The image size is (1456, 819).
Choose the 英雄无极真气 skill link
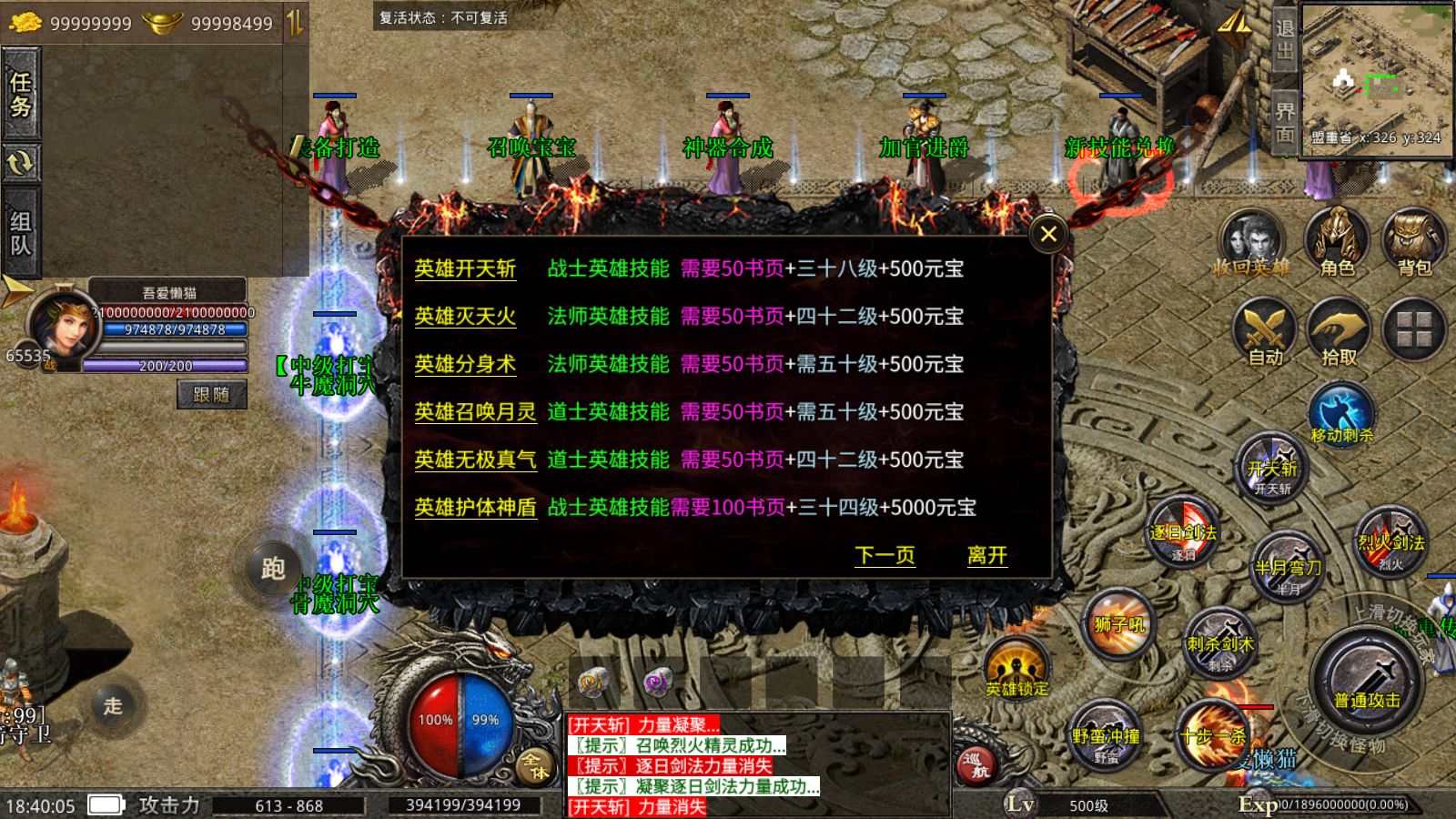click(475, 460)
